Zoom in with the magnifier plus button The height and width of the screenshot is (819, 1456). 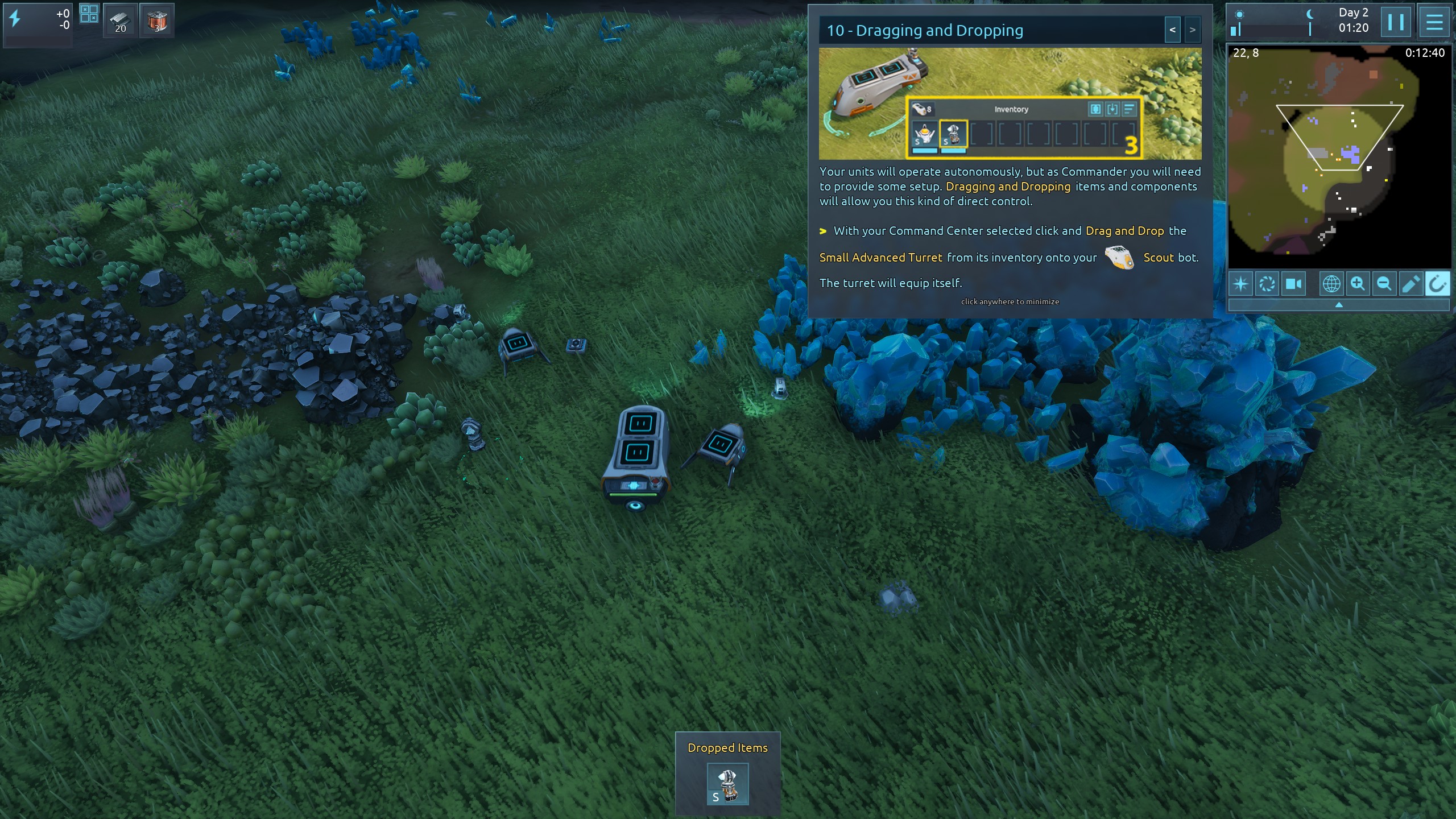(x=1358, y=284)
